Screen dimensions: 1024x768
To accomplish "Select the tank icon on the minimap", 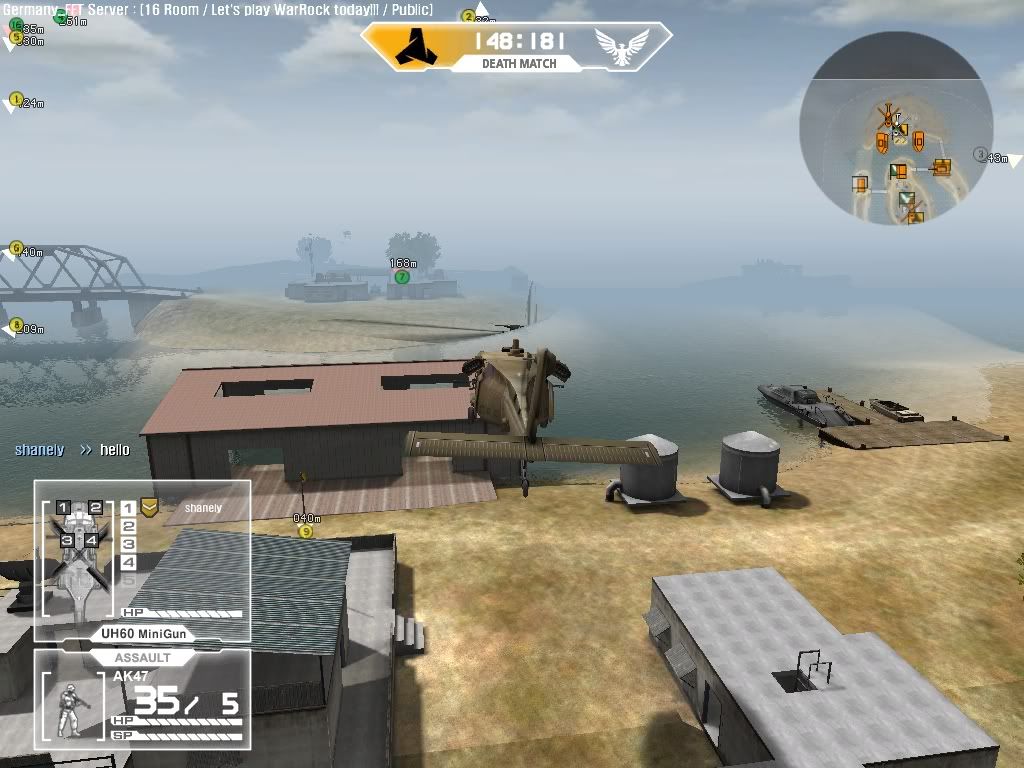I will tap(941, 167).
